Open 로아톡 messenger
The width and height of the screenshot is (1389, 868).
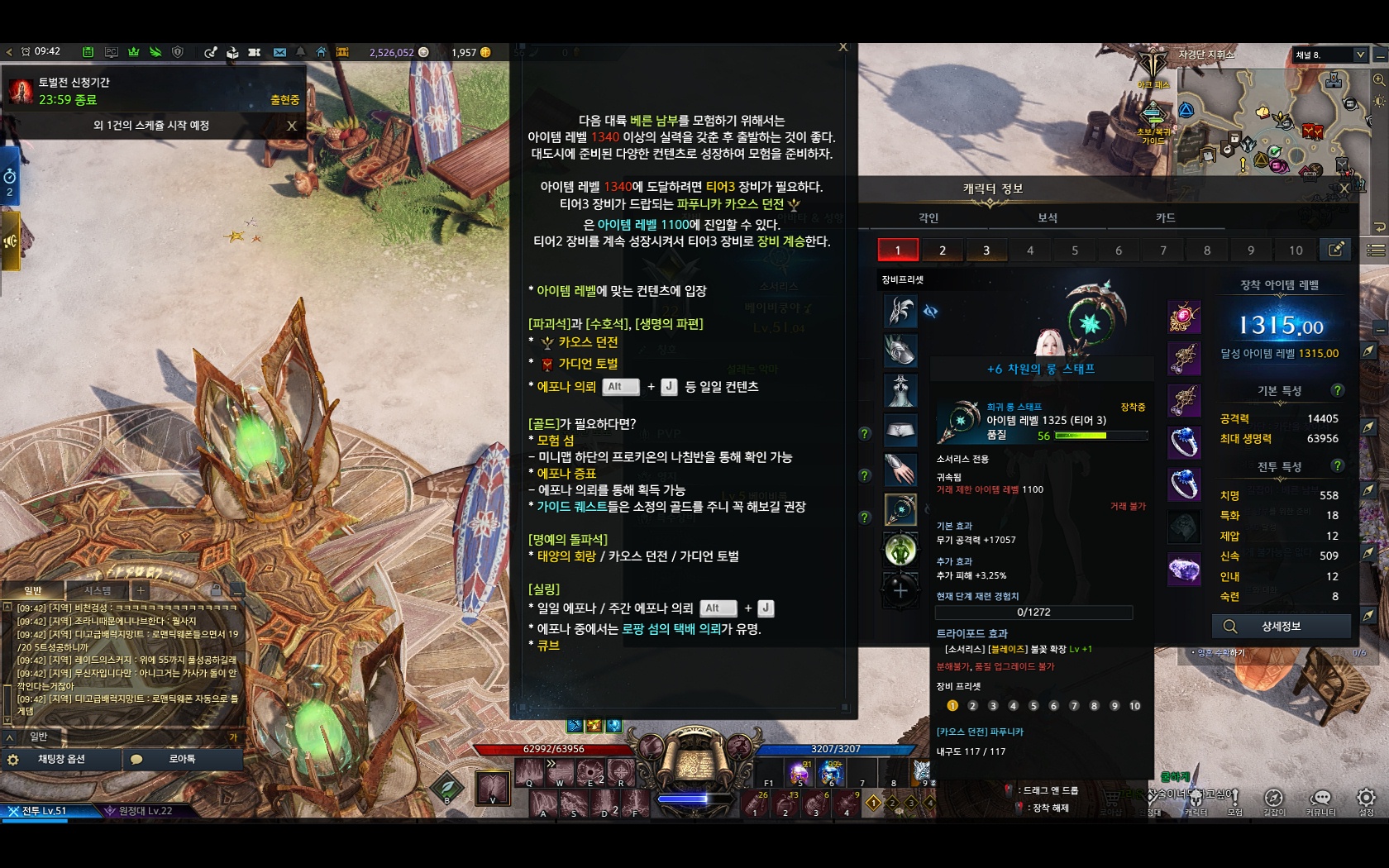(182, 759)
